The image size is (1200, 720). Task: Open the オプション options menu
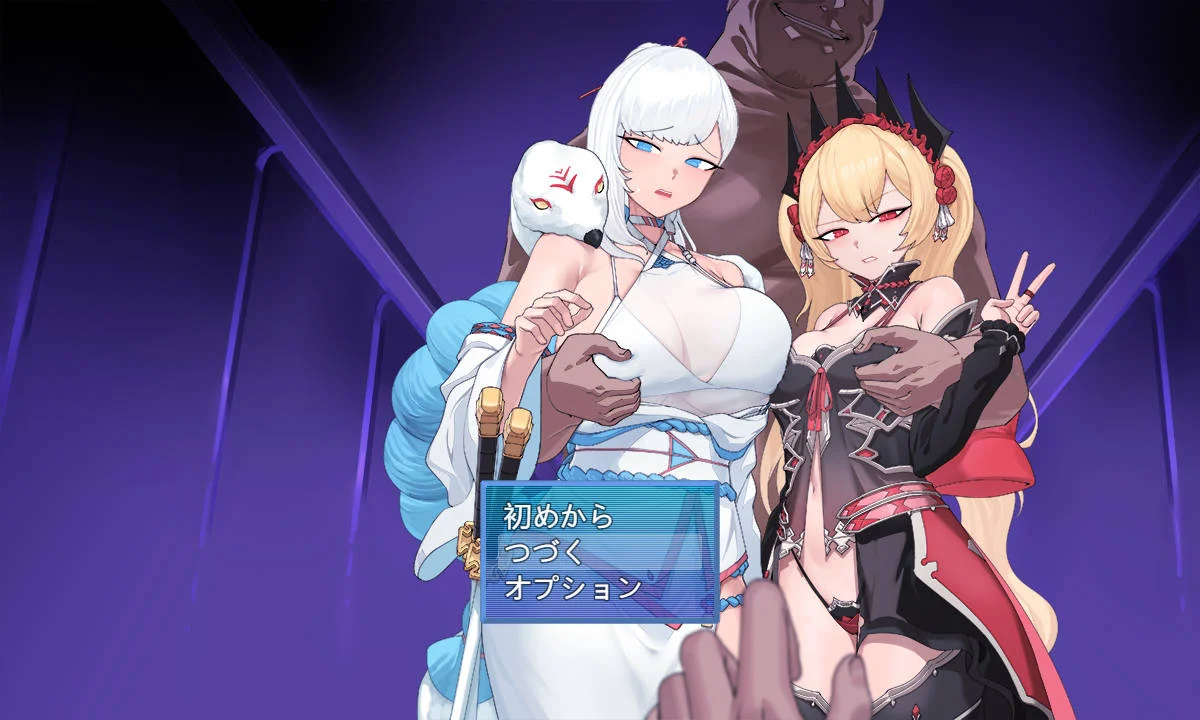coord(572,588)
